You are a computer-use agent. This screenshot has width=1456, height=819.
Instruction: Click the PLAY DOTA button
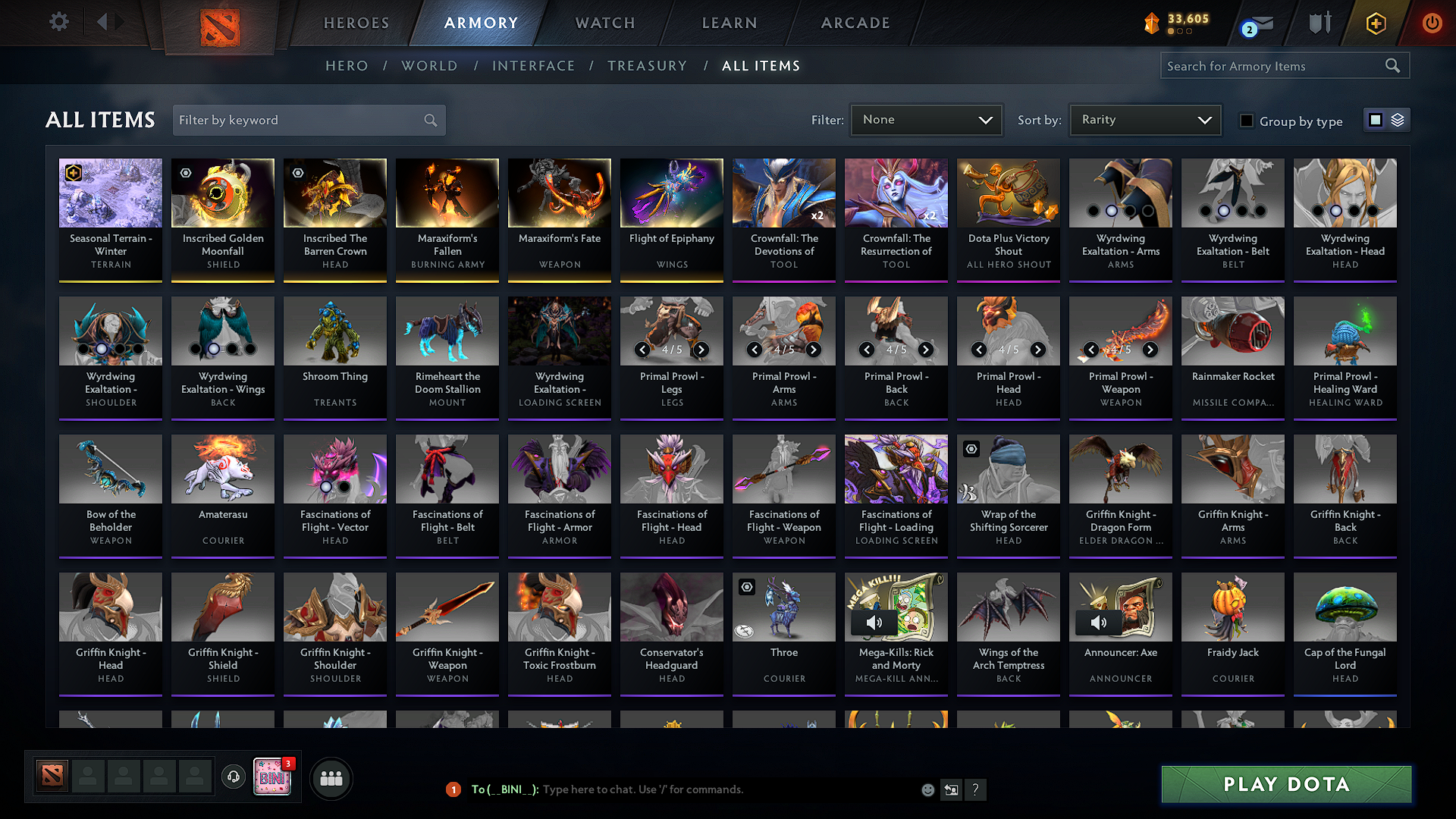tap(1285, 784)
